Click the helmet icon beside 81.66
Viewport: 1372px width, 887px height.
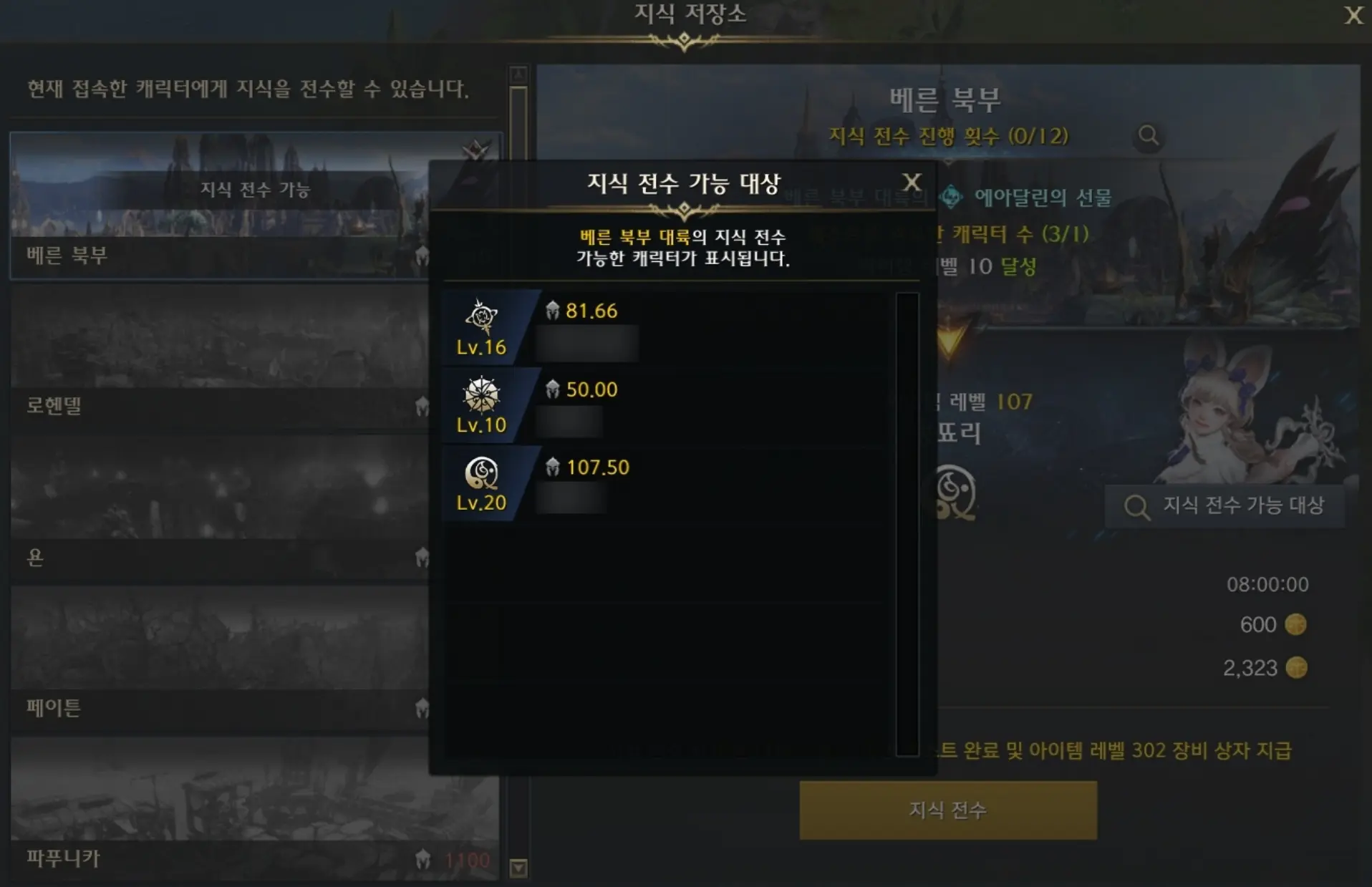pos(553,310)
